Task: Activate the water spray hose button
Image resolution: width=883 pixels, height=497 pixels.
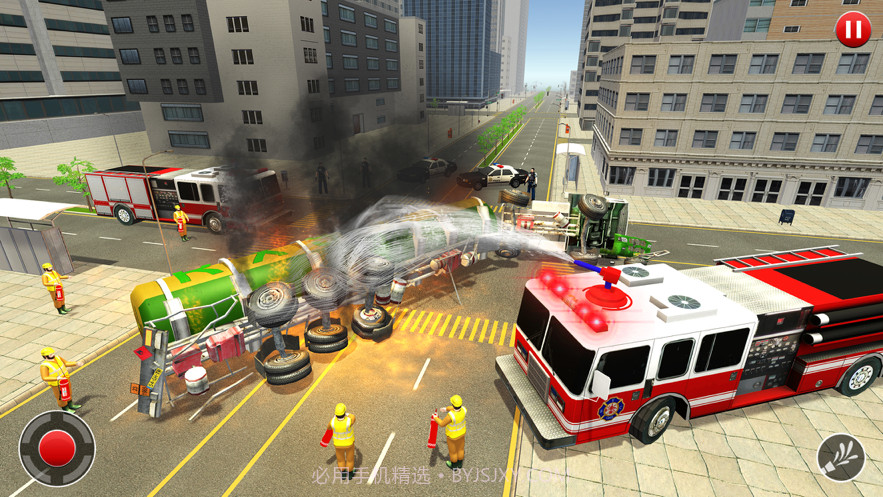Action: click(x=841, y=458)
